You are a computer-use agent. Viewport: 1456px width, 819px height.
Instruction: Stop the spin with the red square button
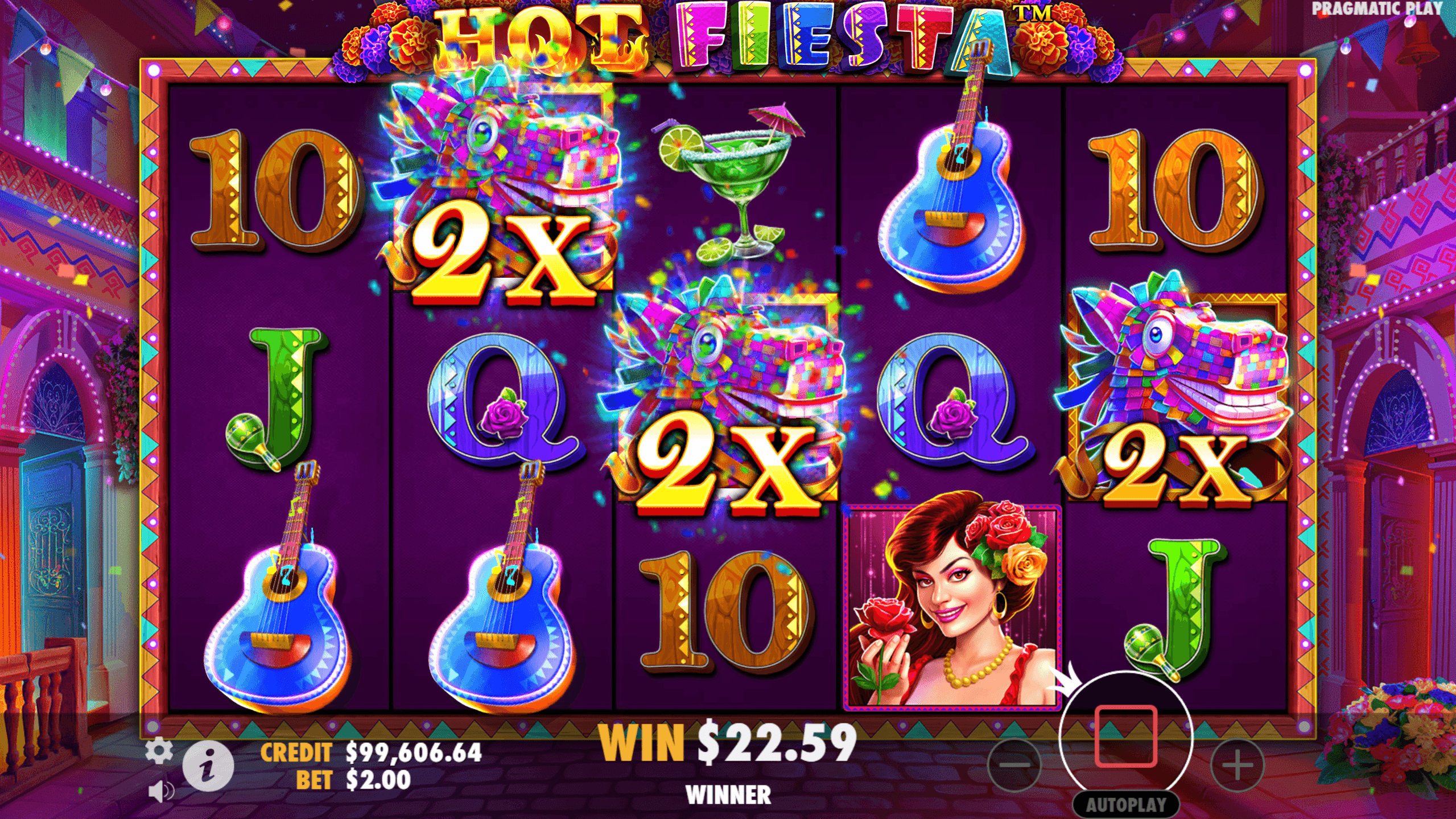coord(1125,736)
